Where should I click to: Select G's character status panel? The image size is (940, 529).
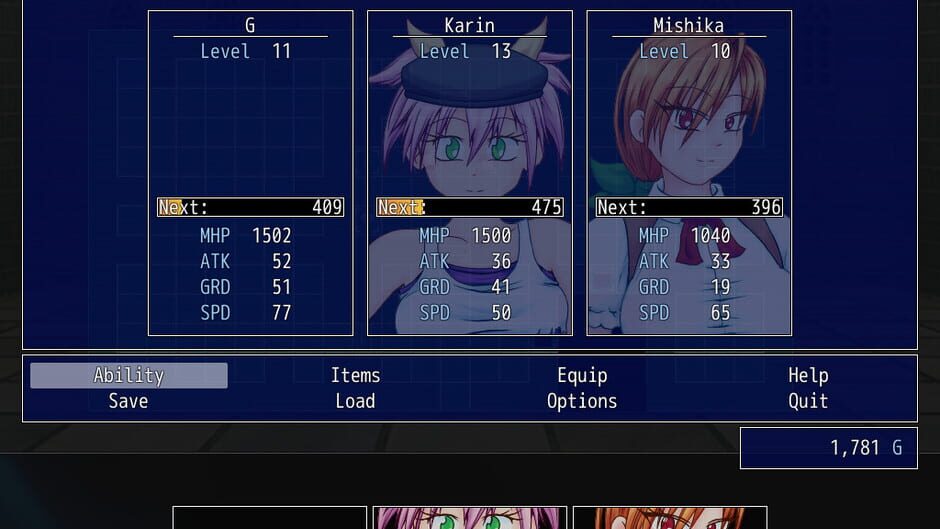click(250, 173)
